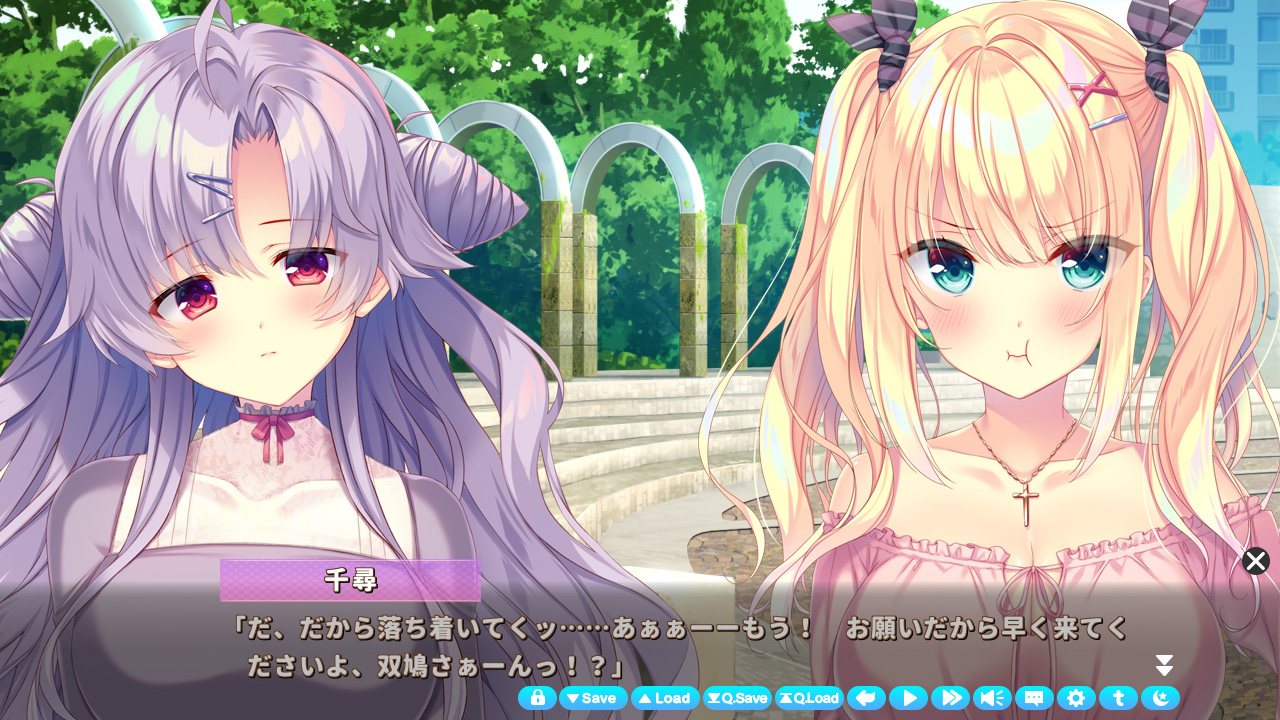Open the Save menu
Screen dimensions: 1280x720
tap(593, 698)
